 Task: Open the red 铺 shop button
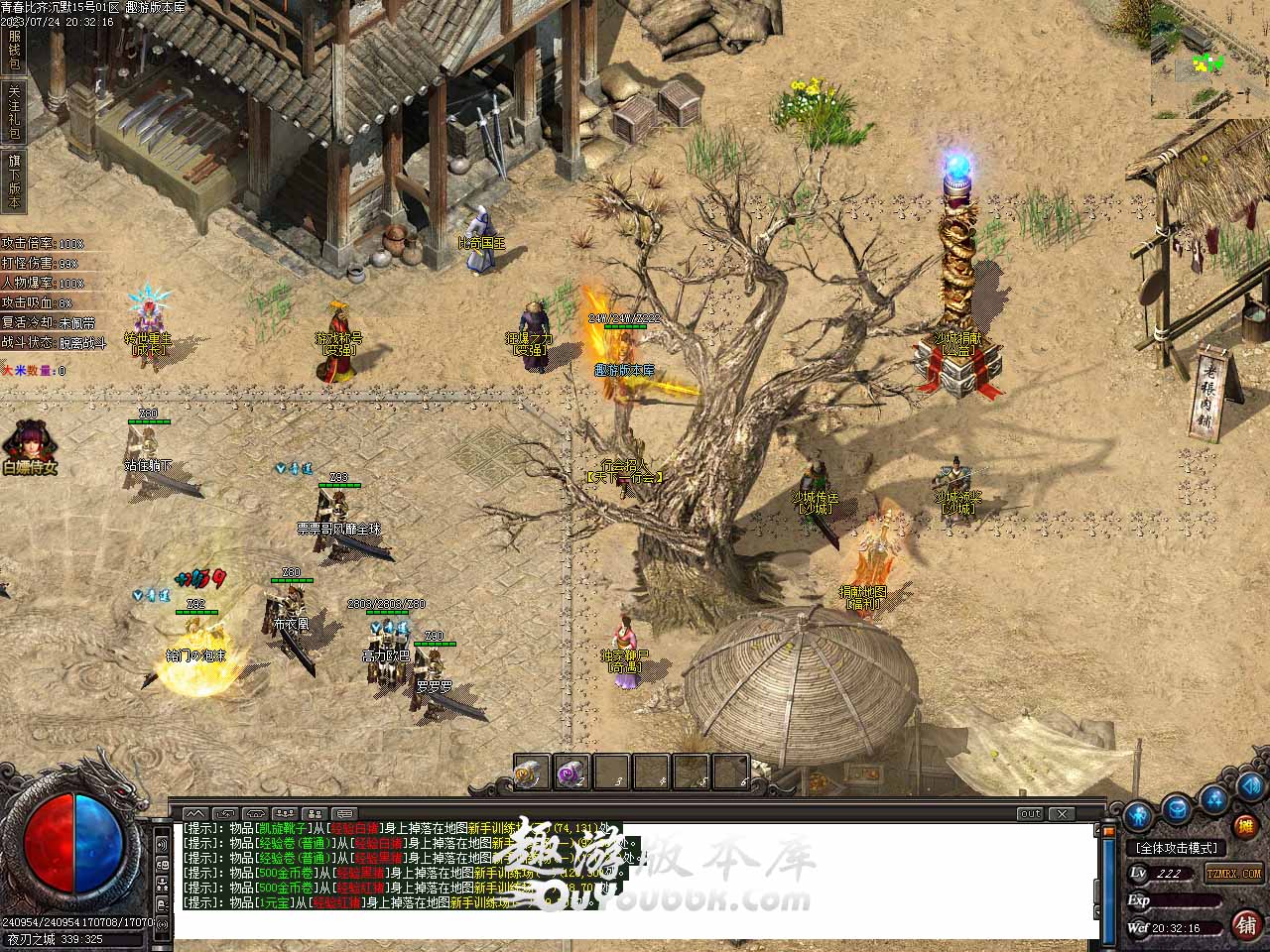pos(1247,924)
